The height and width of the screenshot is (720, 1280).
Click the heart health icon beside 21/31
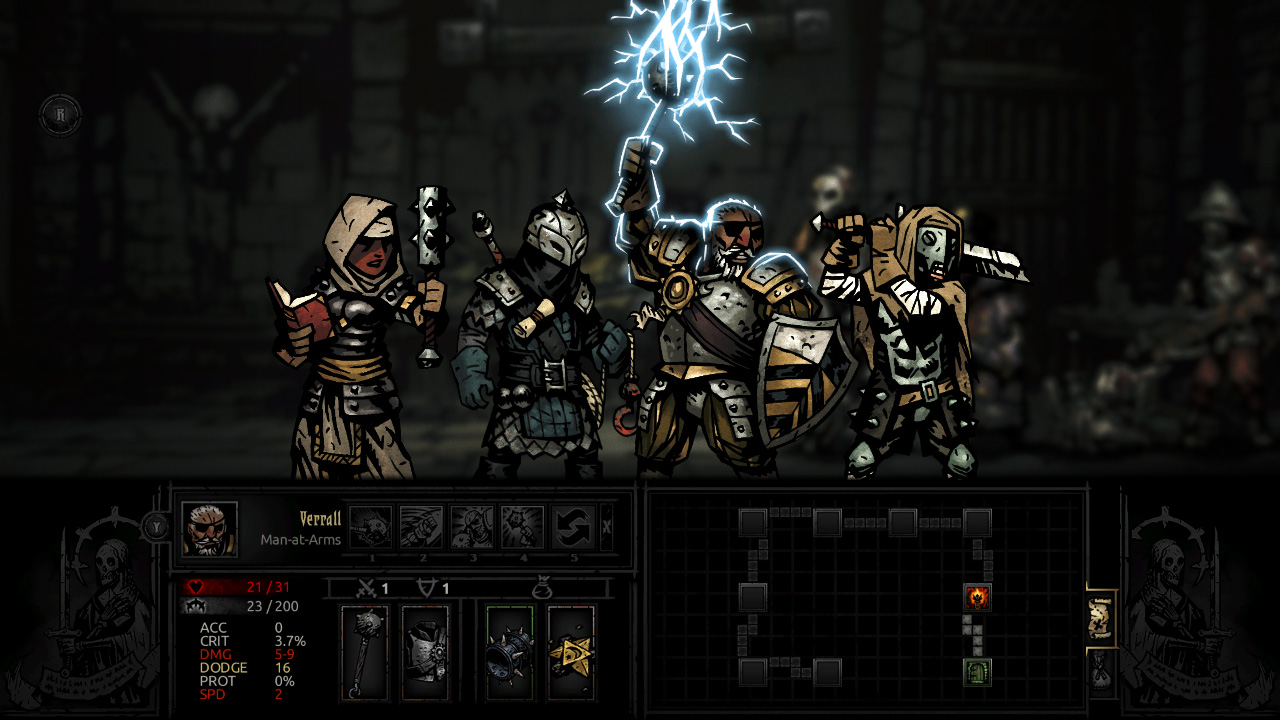194,586
